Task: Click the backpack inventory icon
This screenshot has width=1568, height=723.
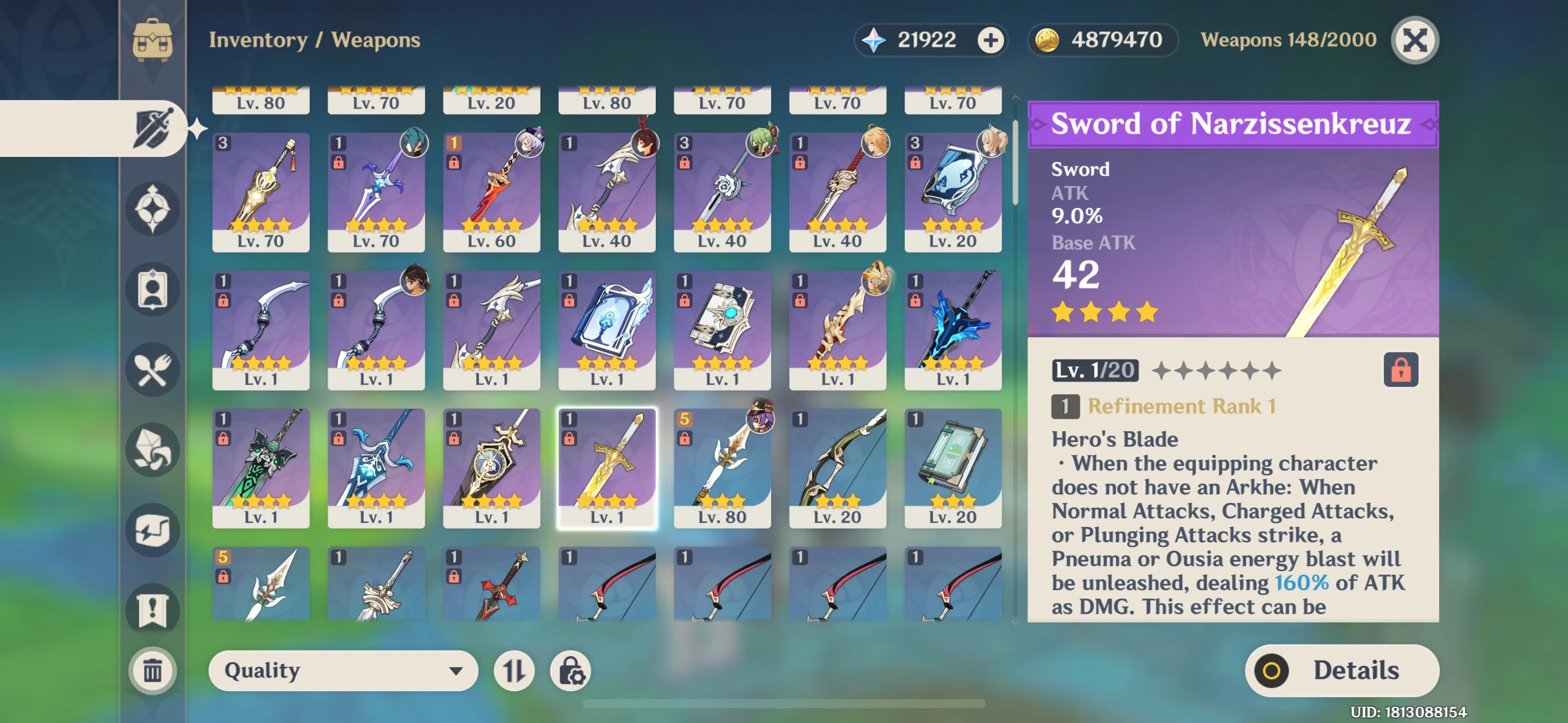Action: [x=153, y=40]
